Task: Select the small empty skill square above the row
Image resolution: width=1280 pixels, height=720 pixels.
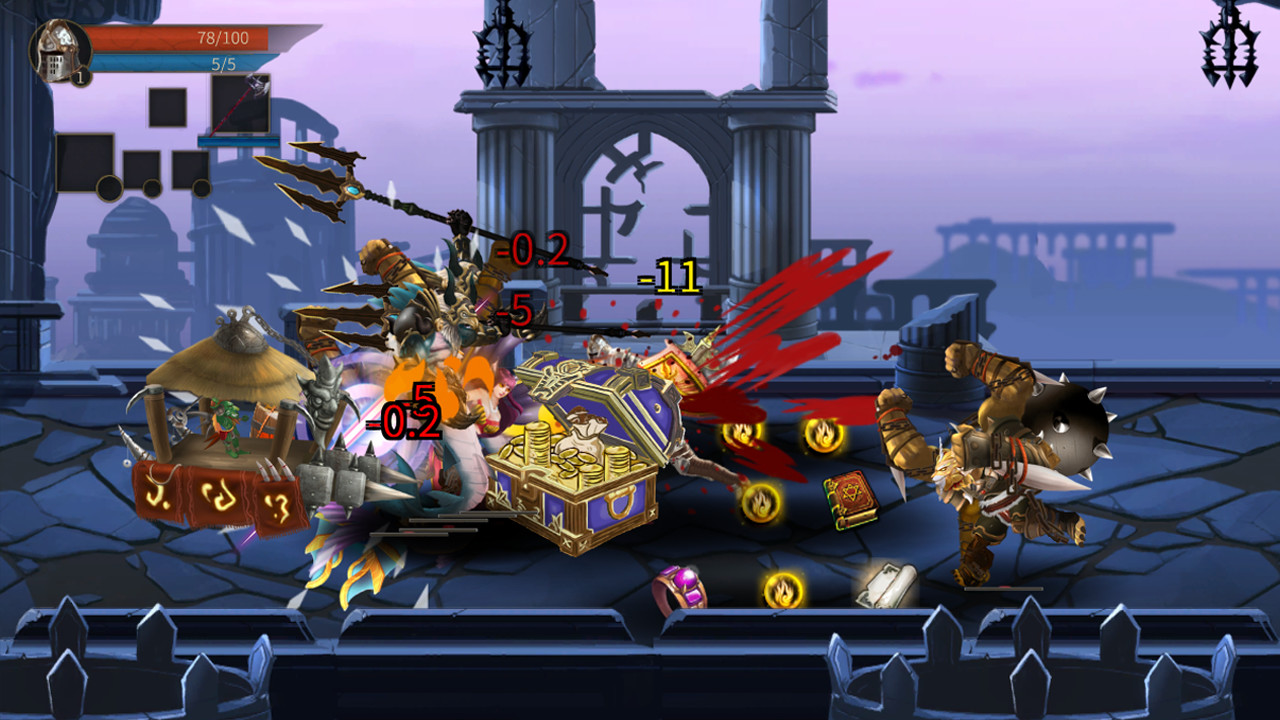Action: pyautogui.click(x=168, y=108)
